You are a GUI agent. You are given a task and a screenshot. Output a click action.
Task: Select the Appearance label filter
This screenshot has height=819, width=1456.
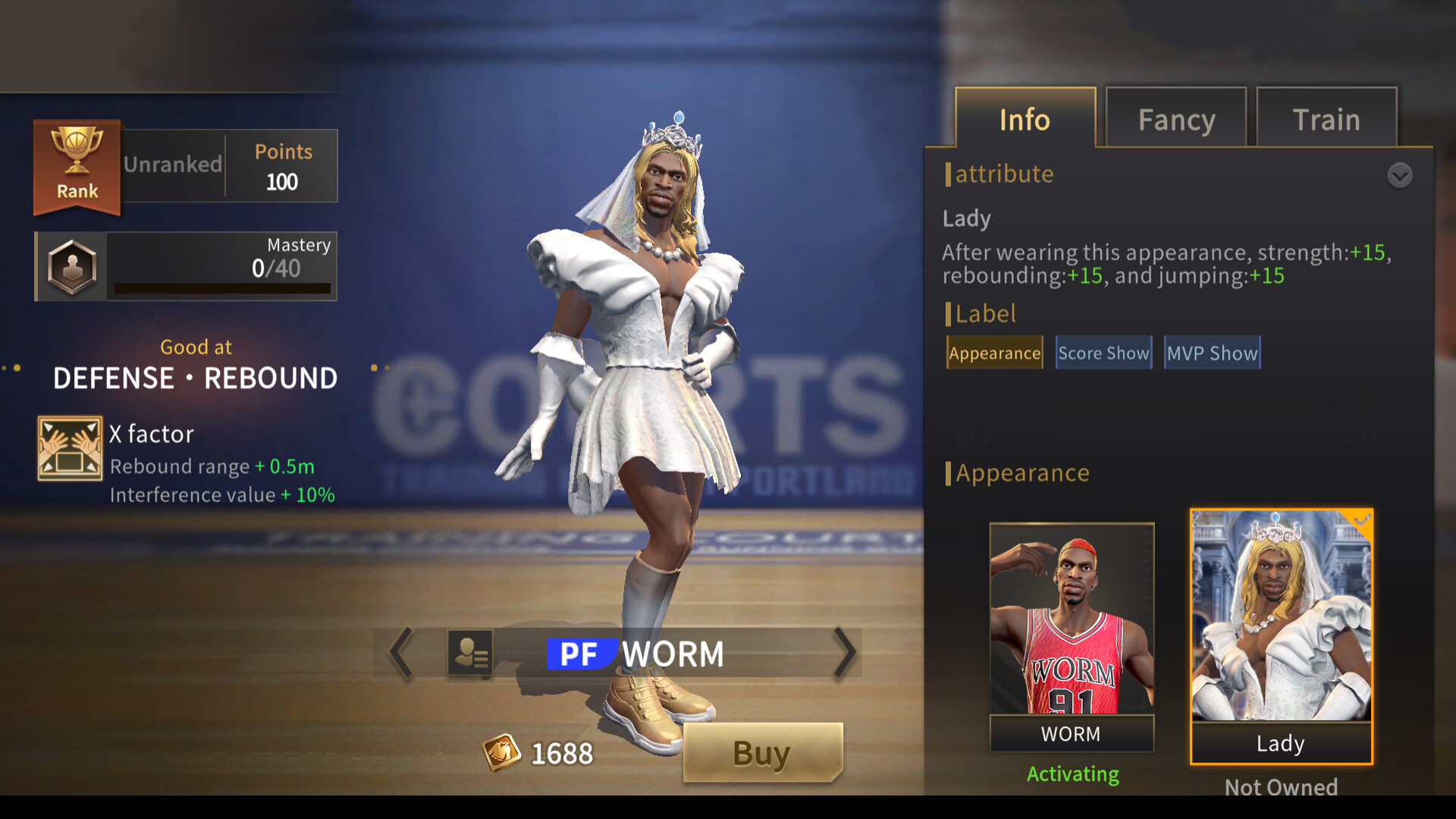tap(994, 353)
